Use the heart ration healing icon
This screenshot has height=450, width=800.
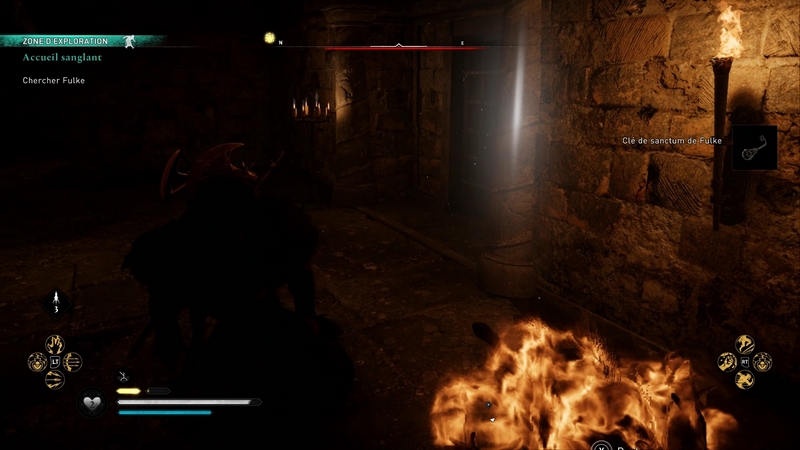click(x=94, y=402)
